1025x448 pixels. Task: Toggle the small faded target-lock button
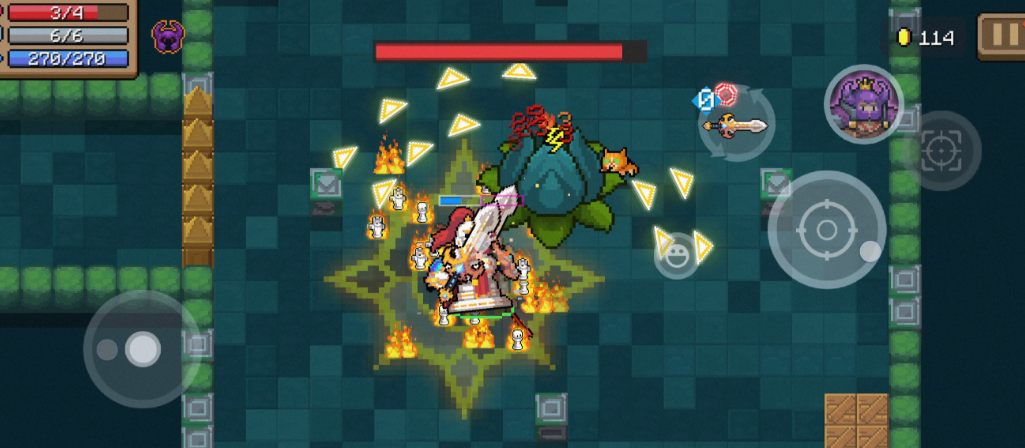click(x=941, y=150)
